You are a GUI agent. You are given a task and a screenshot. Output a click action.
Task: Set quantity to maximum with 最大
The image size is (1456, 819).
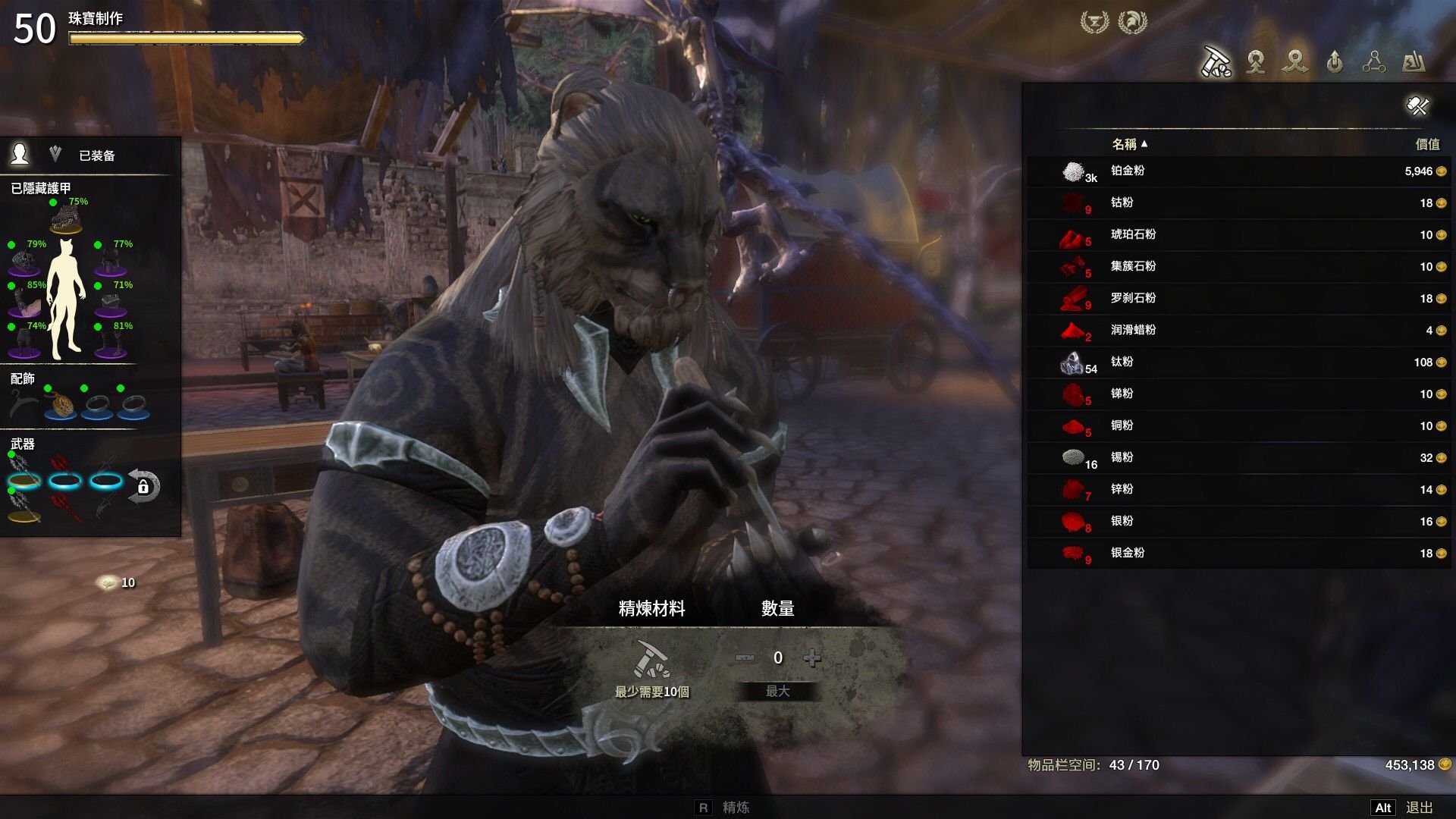(x=778, y=692)
